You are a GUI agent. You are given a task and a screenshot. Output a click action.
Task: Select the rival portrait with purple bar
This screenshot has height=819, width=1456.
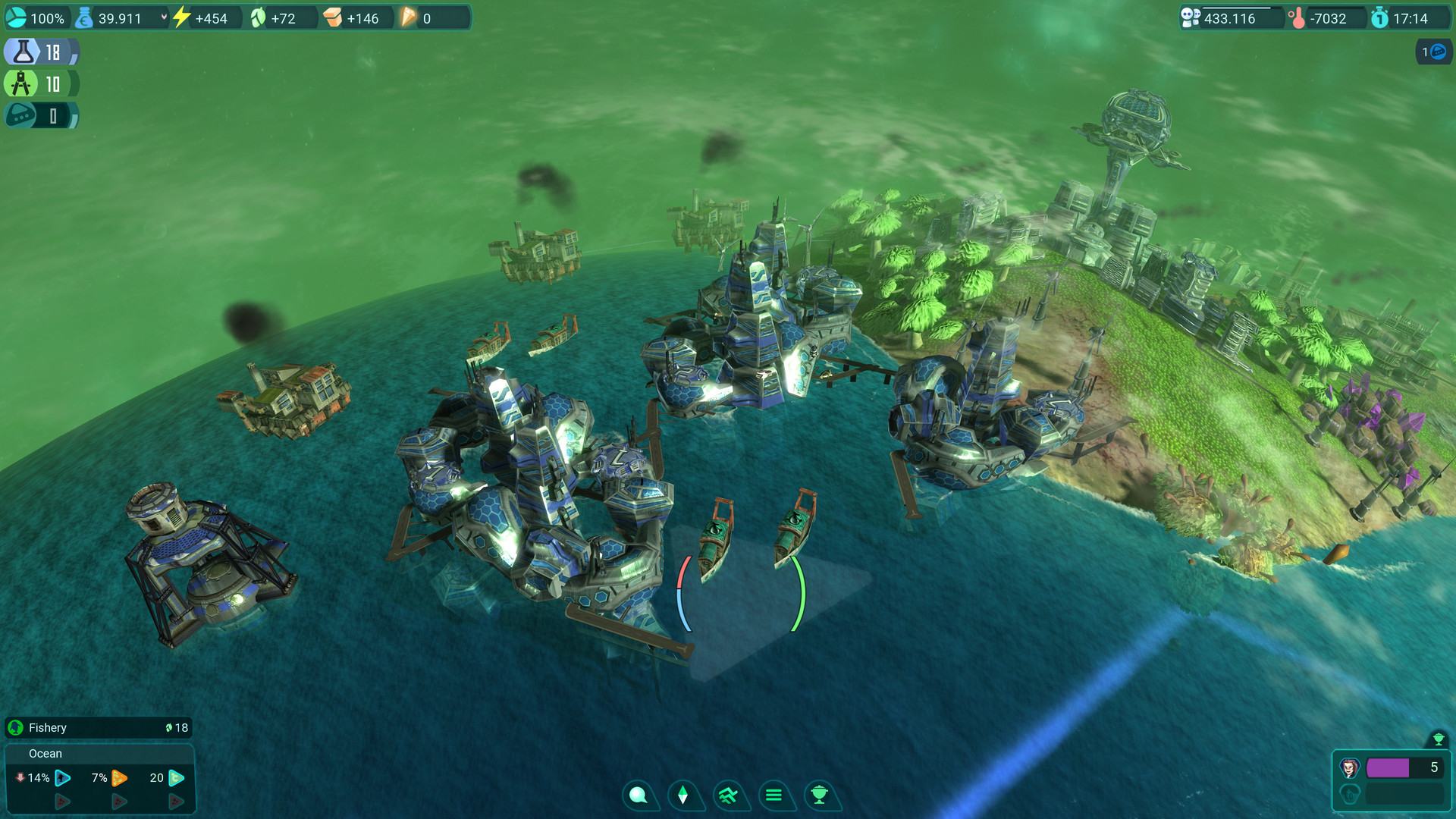1350,768
